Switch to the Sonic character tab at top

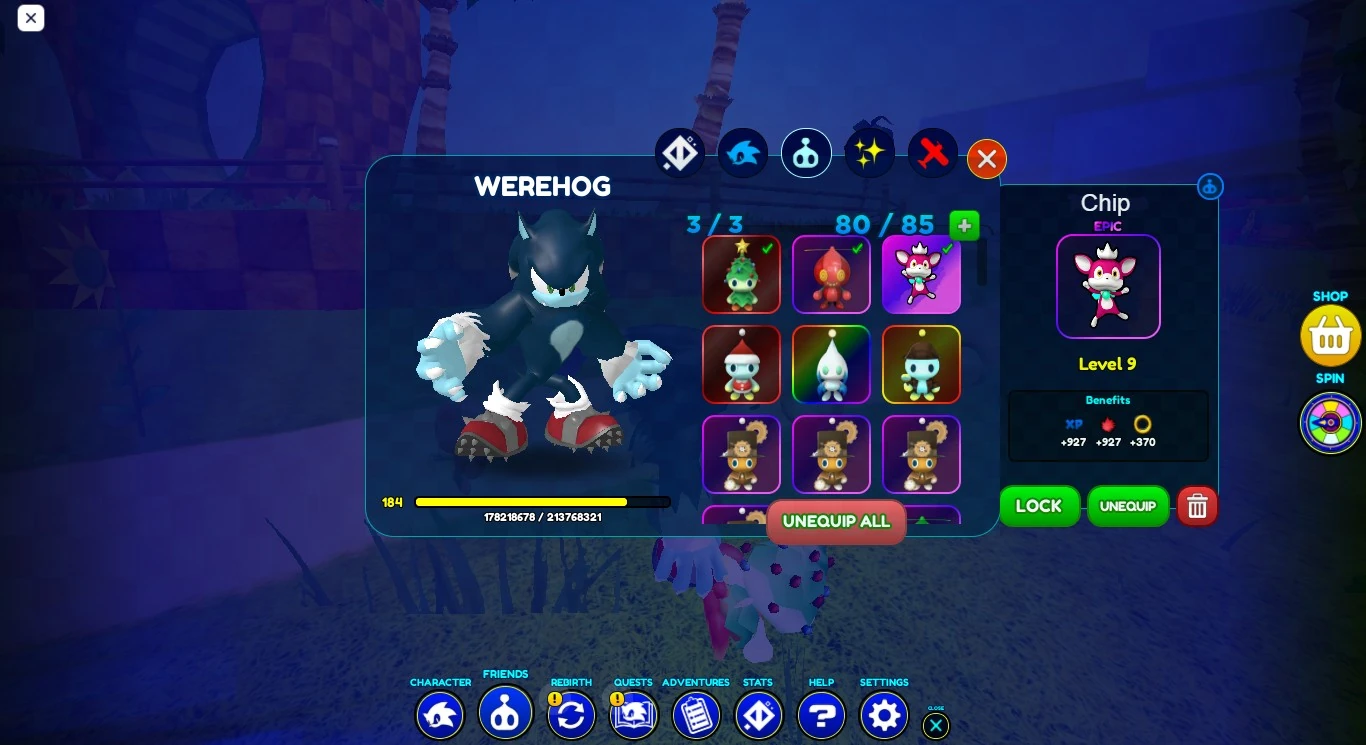coord(743,153)
